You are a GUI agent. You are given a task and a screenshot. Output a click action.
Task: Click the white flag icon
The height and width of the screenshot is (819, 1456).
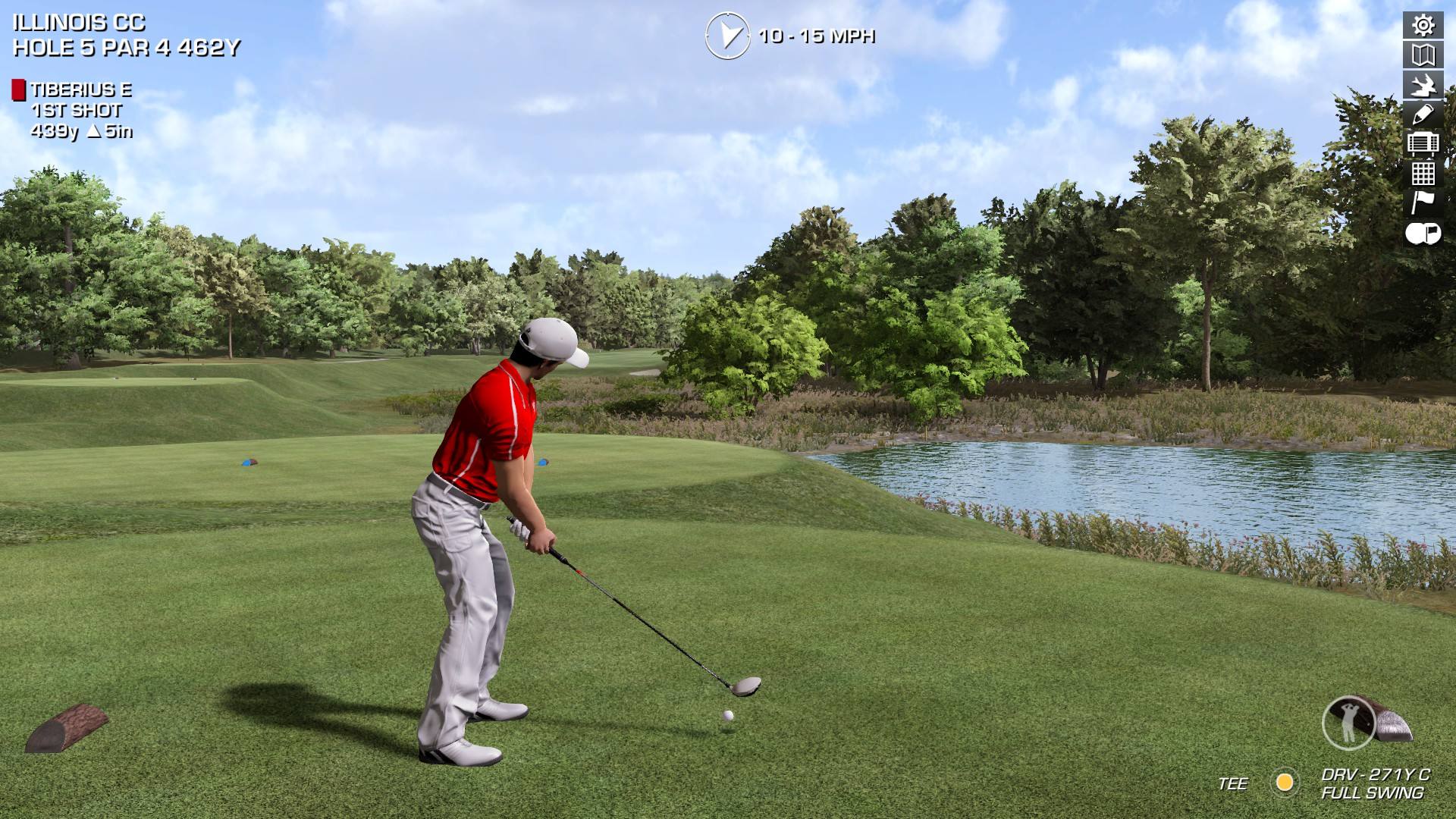point(1423,202)
